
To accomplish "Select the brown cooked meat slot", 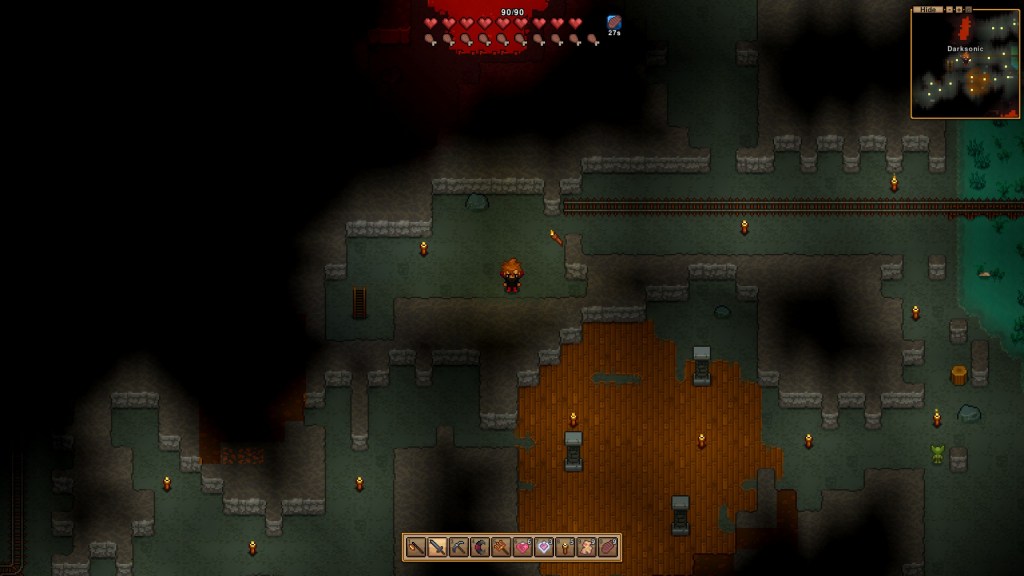I will (607, 547).
